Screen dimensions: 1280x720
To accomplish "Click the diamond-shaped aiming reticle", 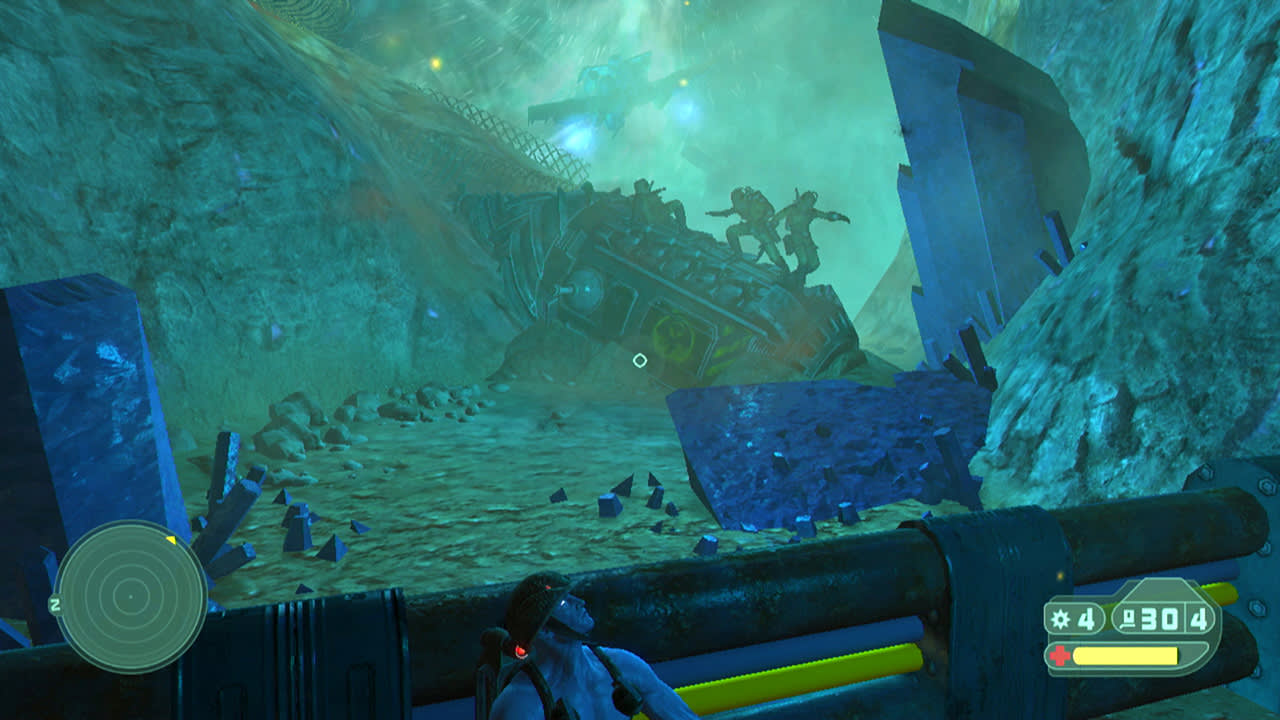I will click(x=641, y=359).
